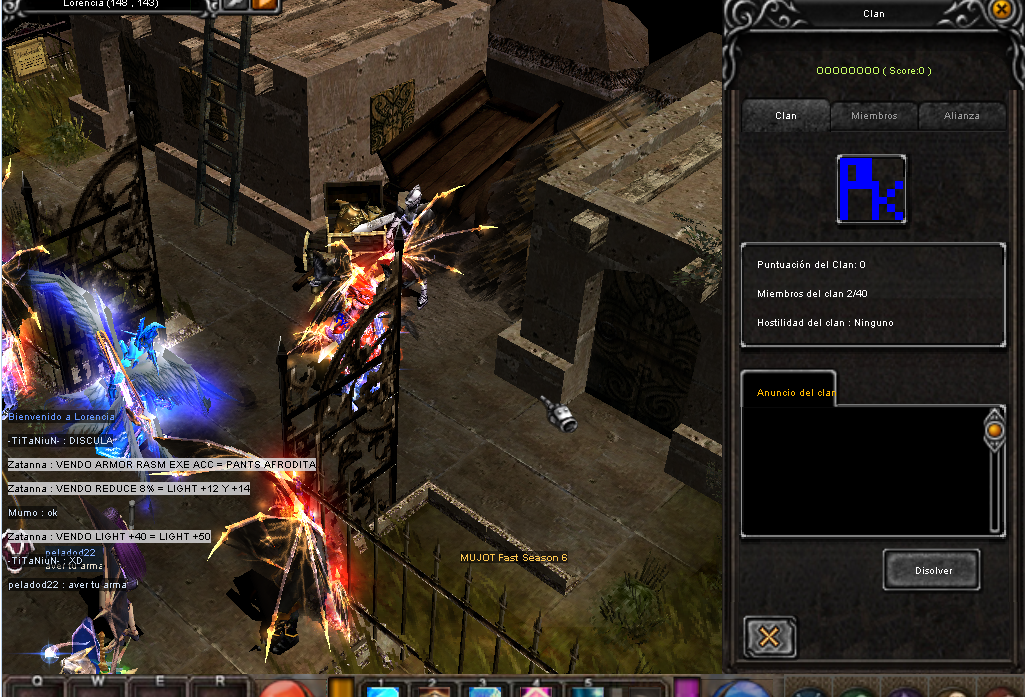The image size is (1025, 697).
Task: Activate skill slot number 5
Action: (588, 689)
